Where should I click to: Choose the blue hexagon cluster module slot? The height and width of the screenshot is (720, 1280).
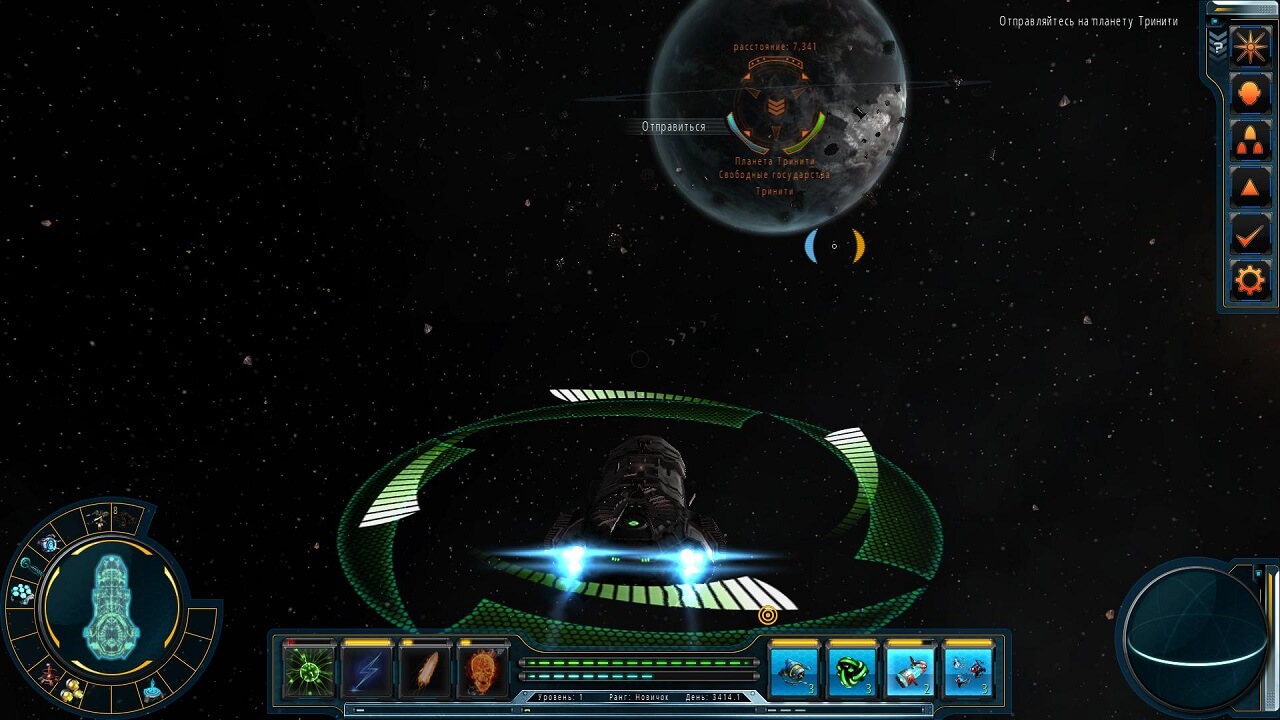[21, 593]
